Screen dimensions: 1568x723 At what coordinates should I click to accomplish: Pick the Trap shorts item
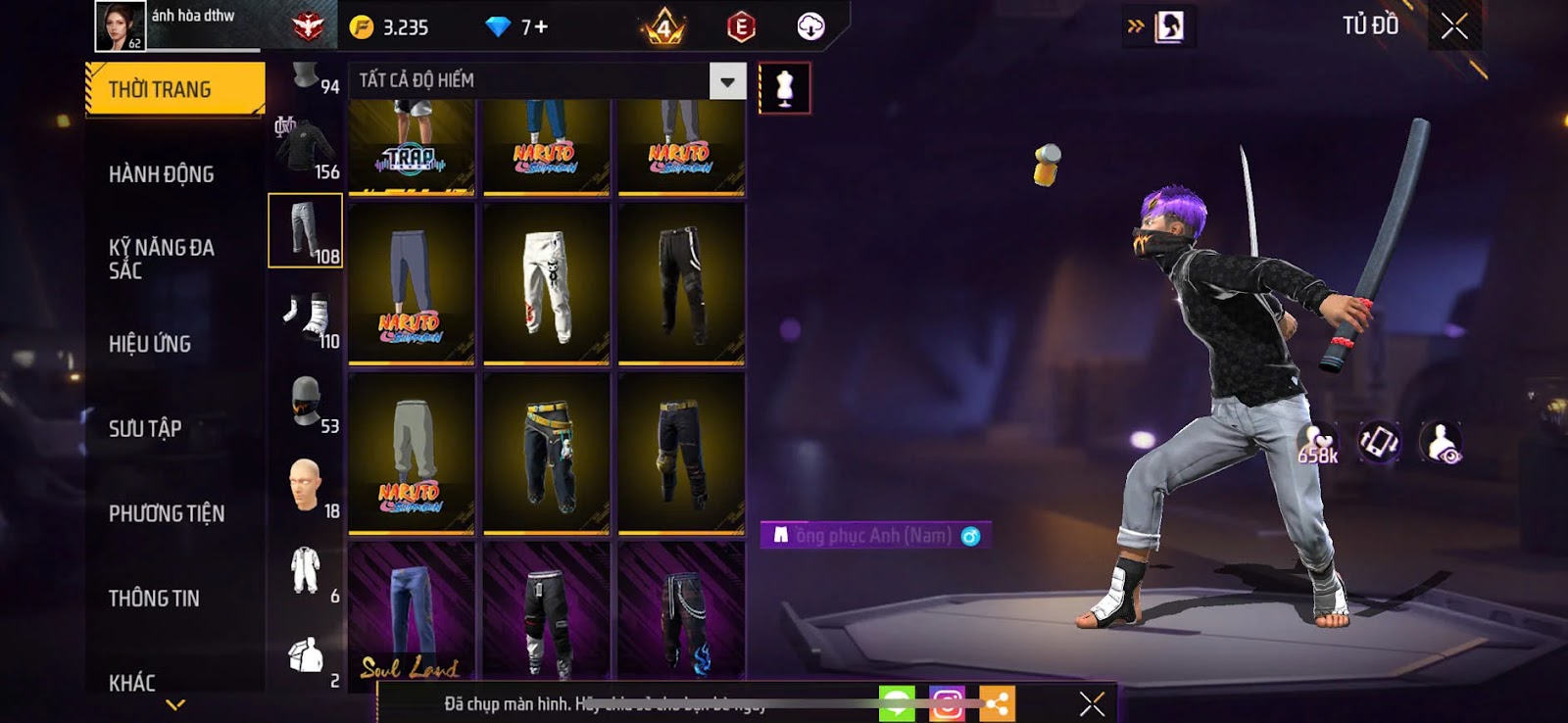[412, 145]
